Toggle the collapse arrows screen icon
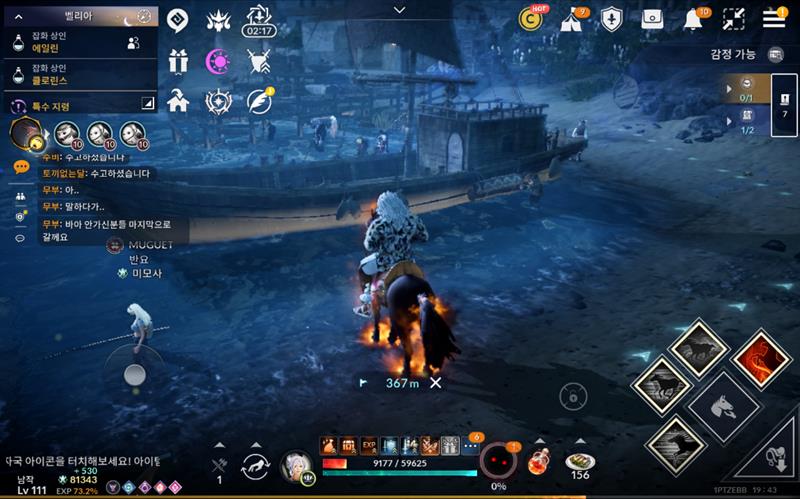 point(734,19)
